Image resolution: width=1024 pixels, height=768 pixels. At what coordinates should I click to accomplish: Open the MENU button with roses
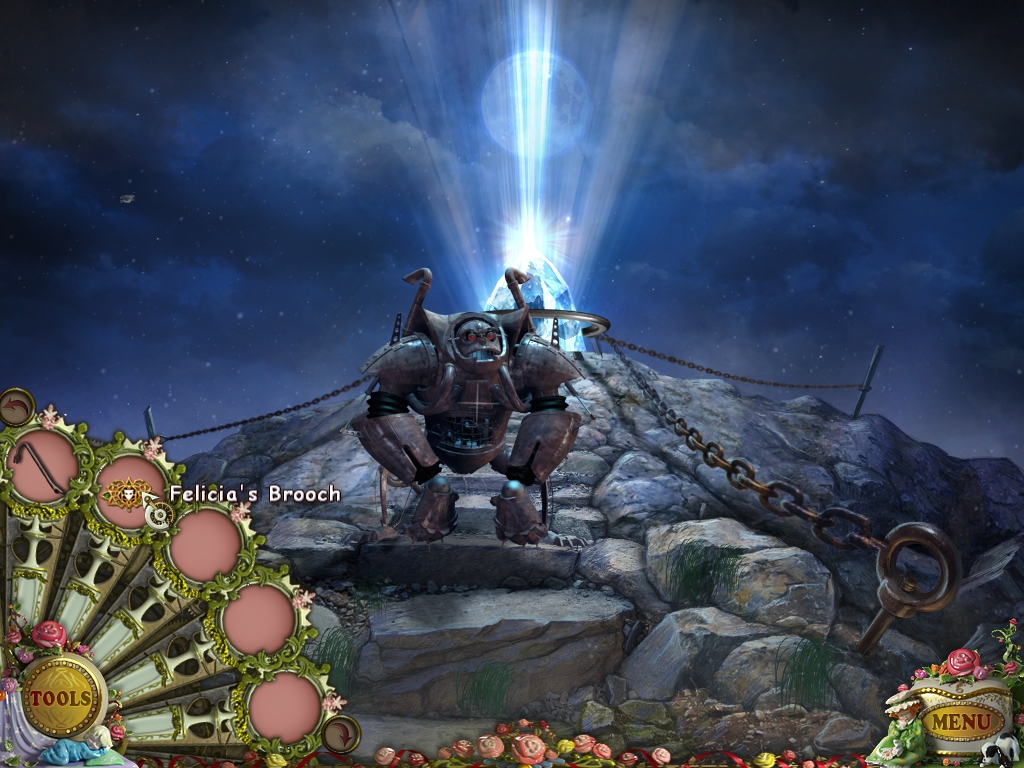point(947,721)
